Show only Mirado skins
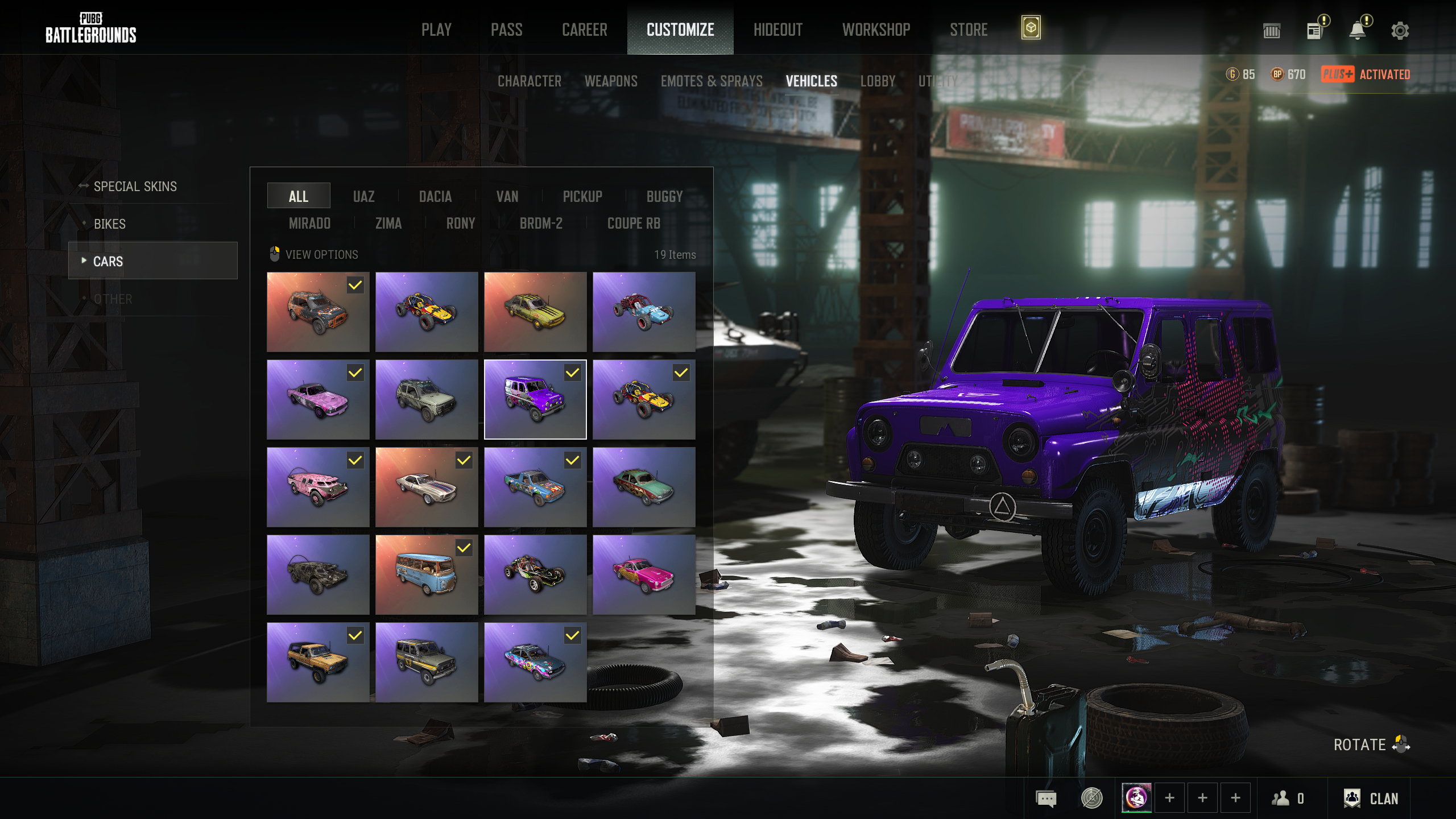The width and height of the screenshot is (1456, 819). tap(309, 224)
